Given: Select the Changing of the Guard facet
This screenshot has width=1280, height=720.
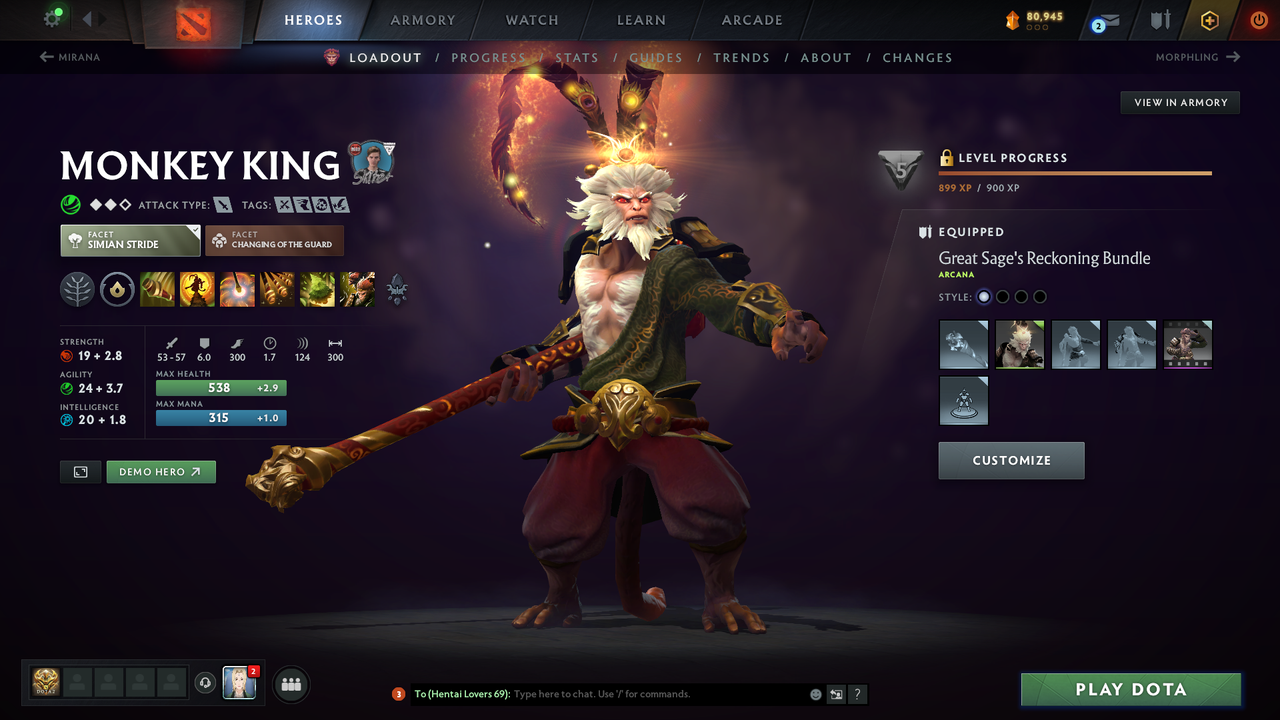Looking at the screenshot, I should point(274,240).
